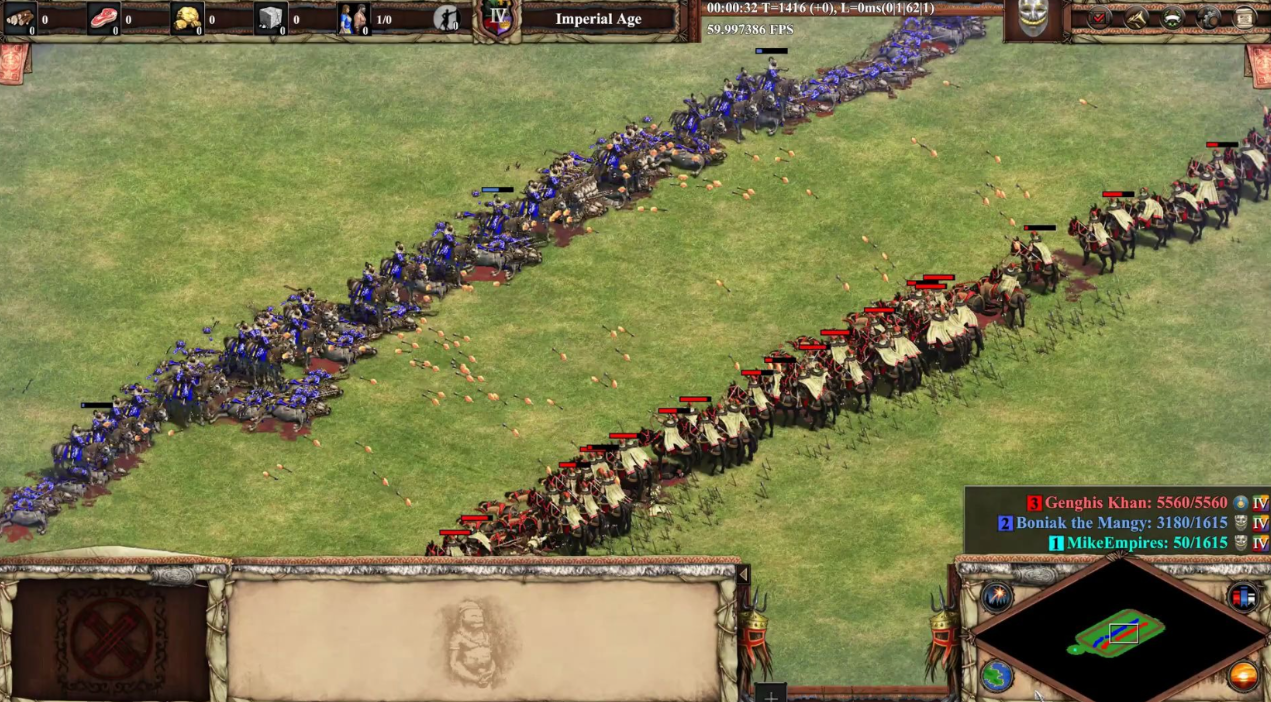Open the main menu scroll icon
This screenshot has height=702, width=1271.
[x=1244, y=18]
